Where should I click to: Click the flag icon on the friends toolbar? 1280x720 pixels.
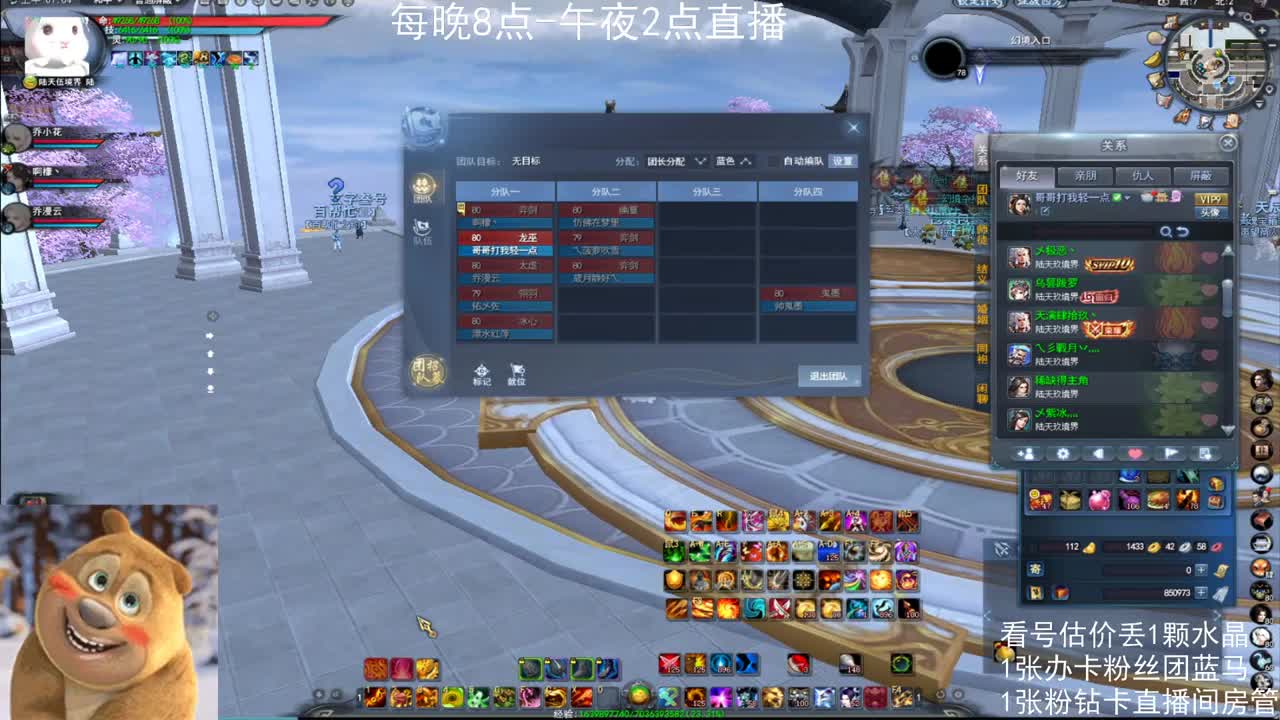click(x=1172, y=452)
